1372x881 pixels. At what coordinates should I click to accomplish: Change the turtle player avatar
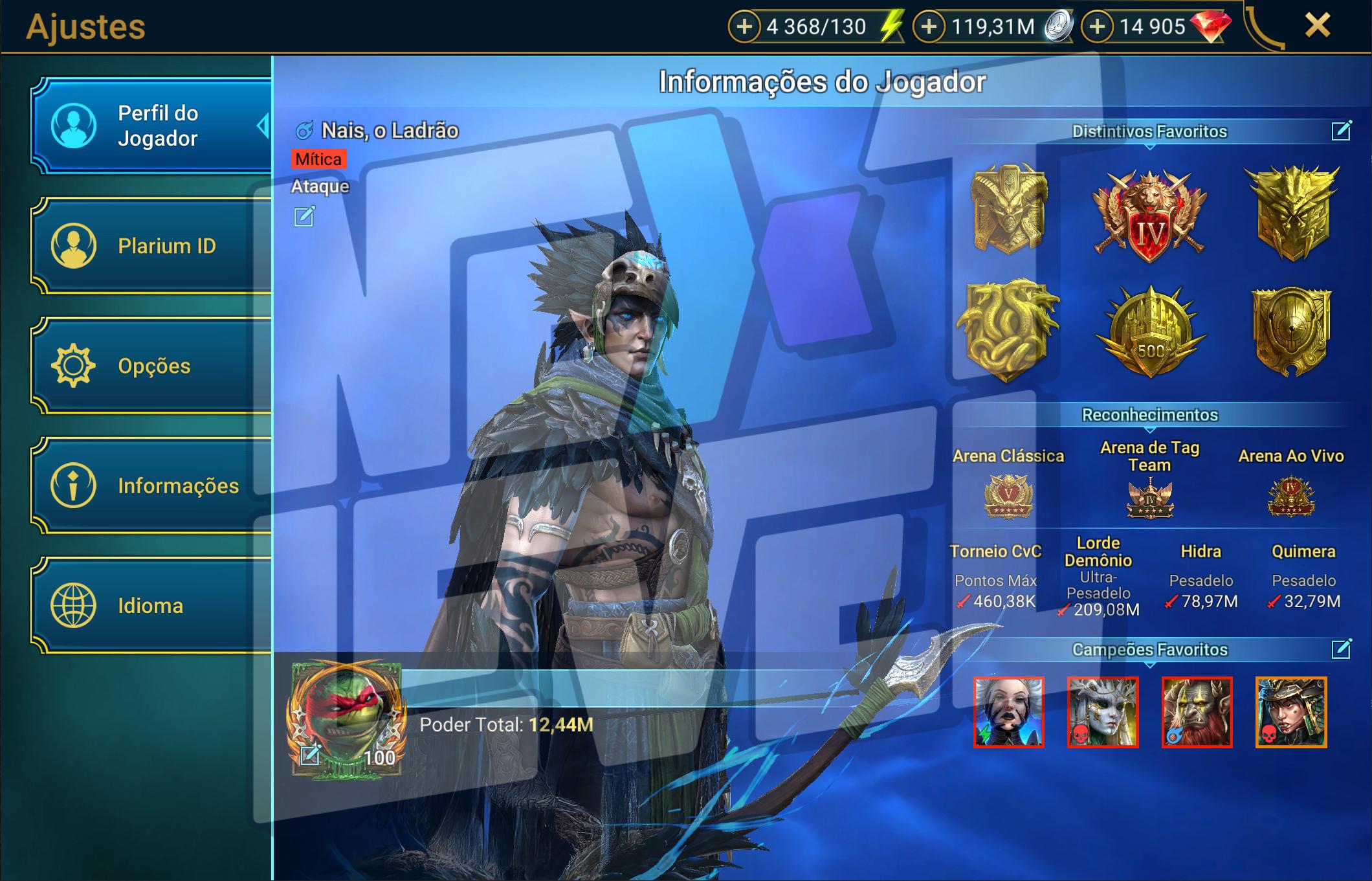pyautogui.click(x=310, y=754)
